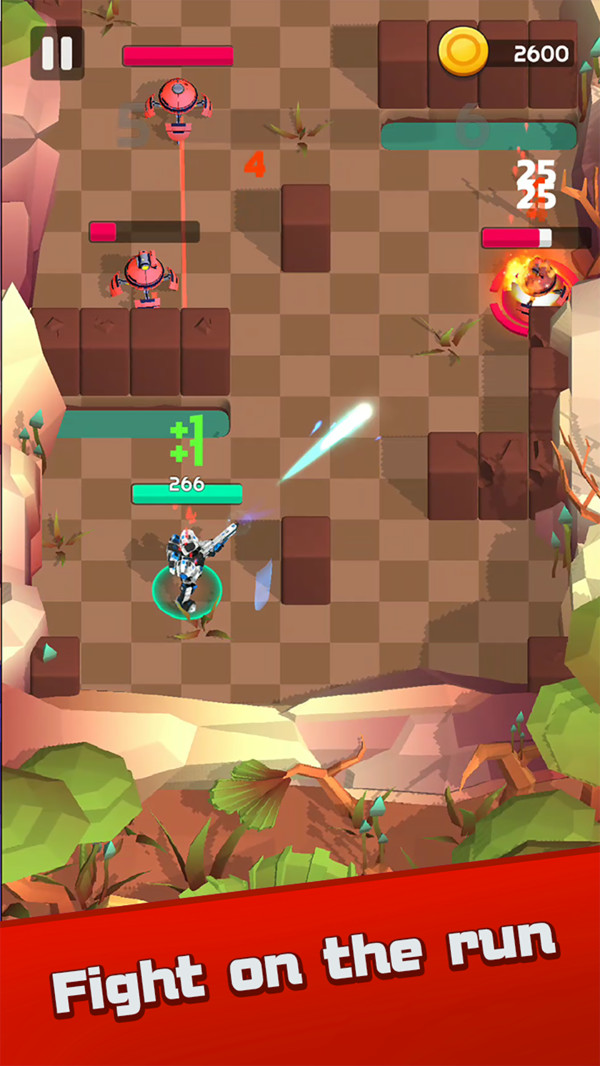600x1066 pixels.
Task: Pause the game with the pause button
Action: pyautogui.click(x=57, y=53)
